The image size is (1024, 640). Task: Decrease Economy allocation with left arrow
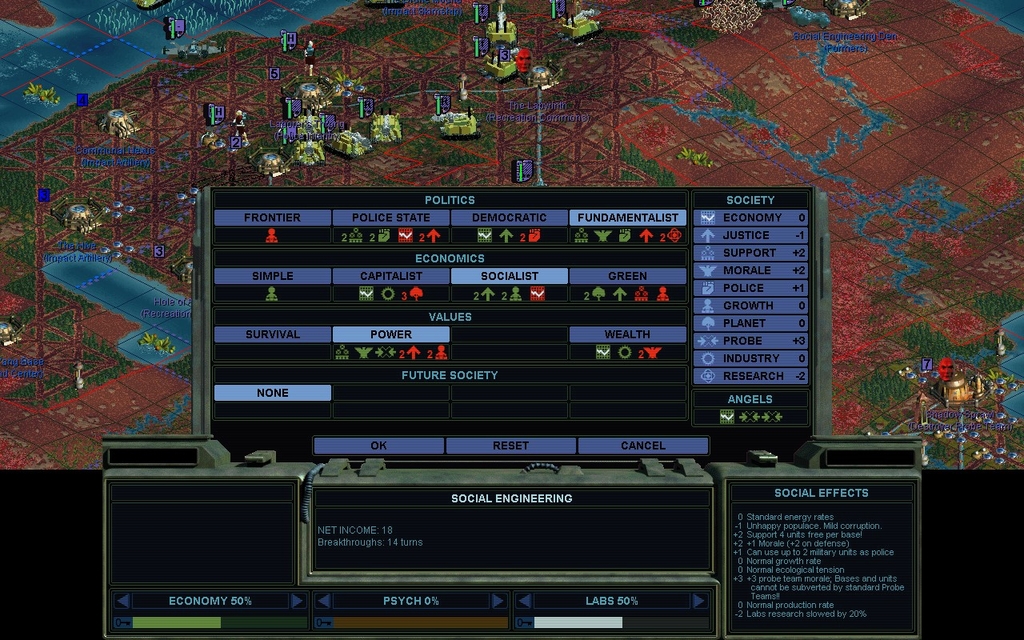(x=122, y=601)
